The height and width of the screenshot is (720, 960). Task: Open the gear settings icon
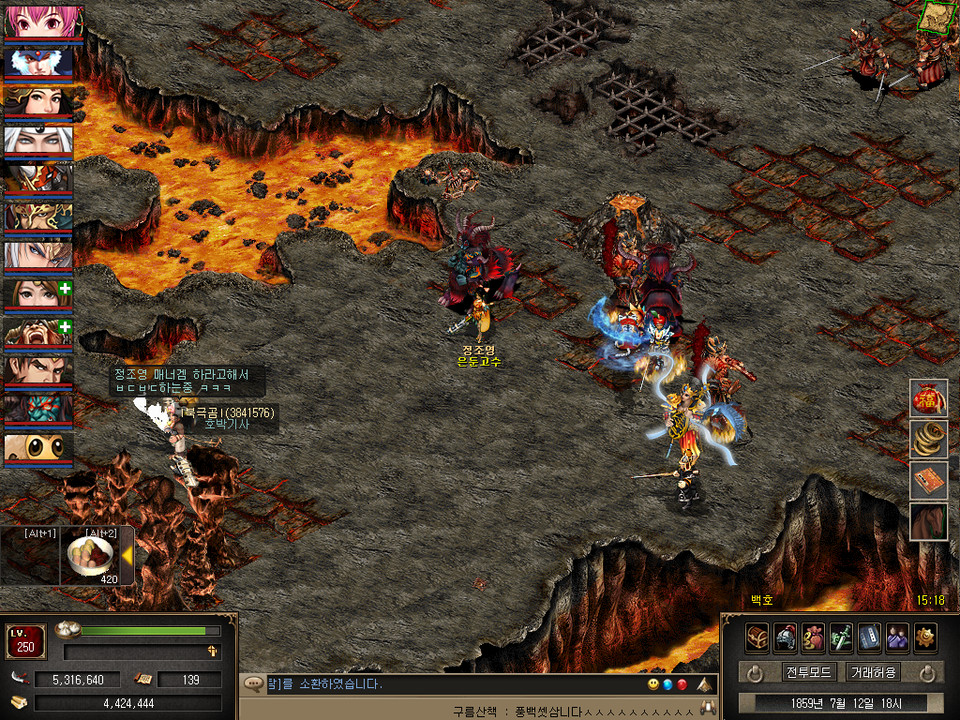point(925,637)
